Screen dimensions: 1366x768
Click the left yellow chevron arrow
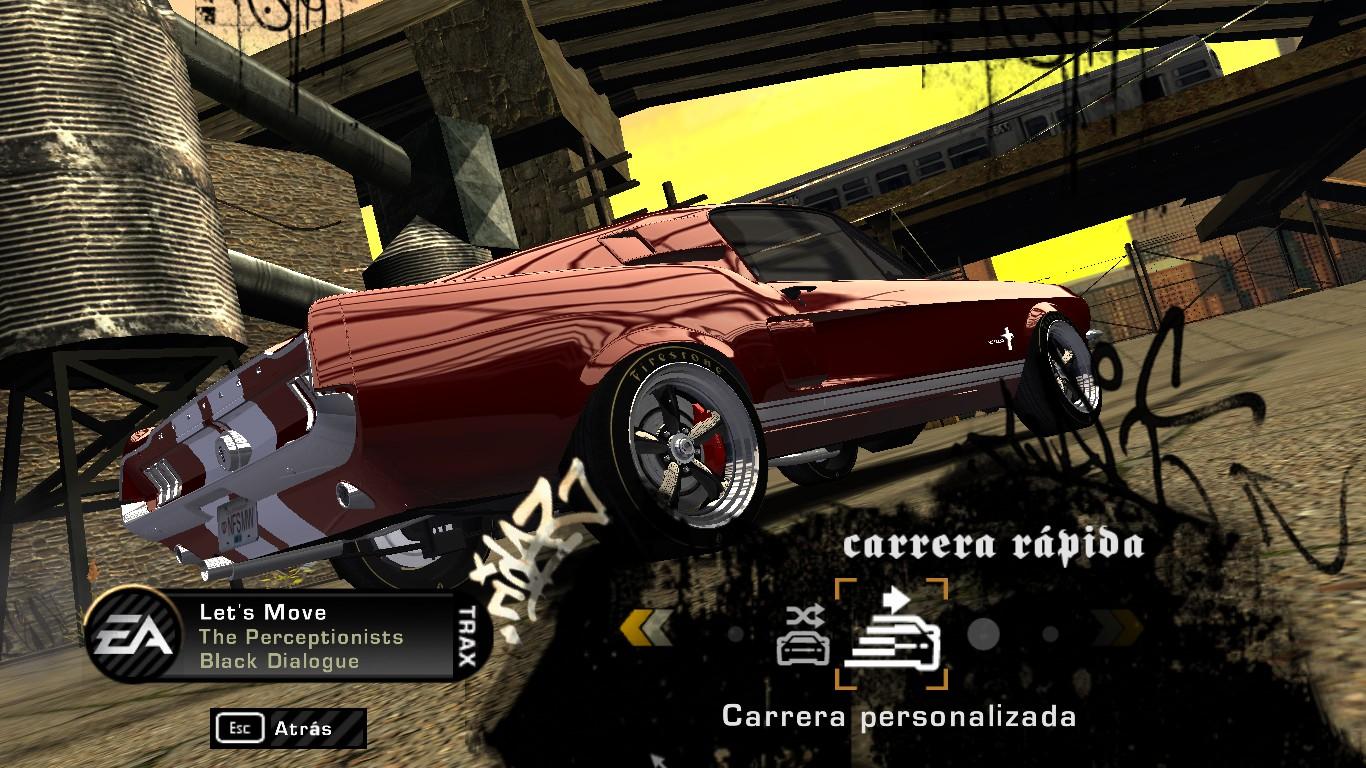(x=646, y=630)
